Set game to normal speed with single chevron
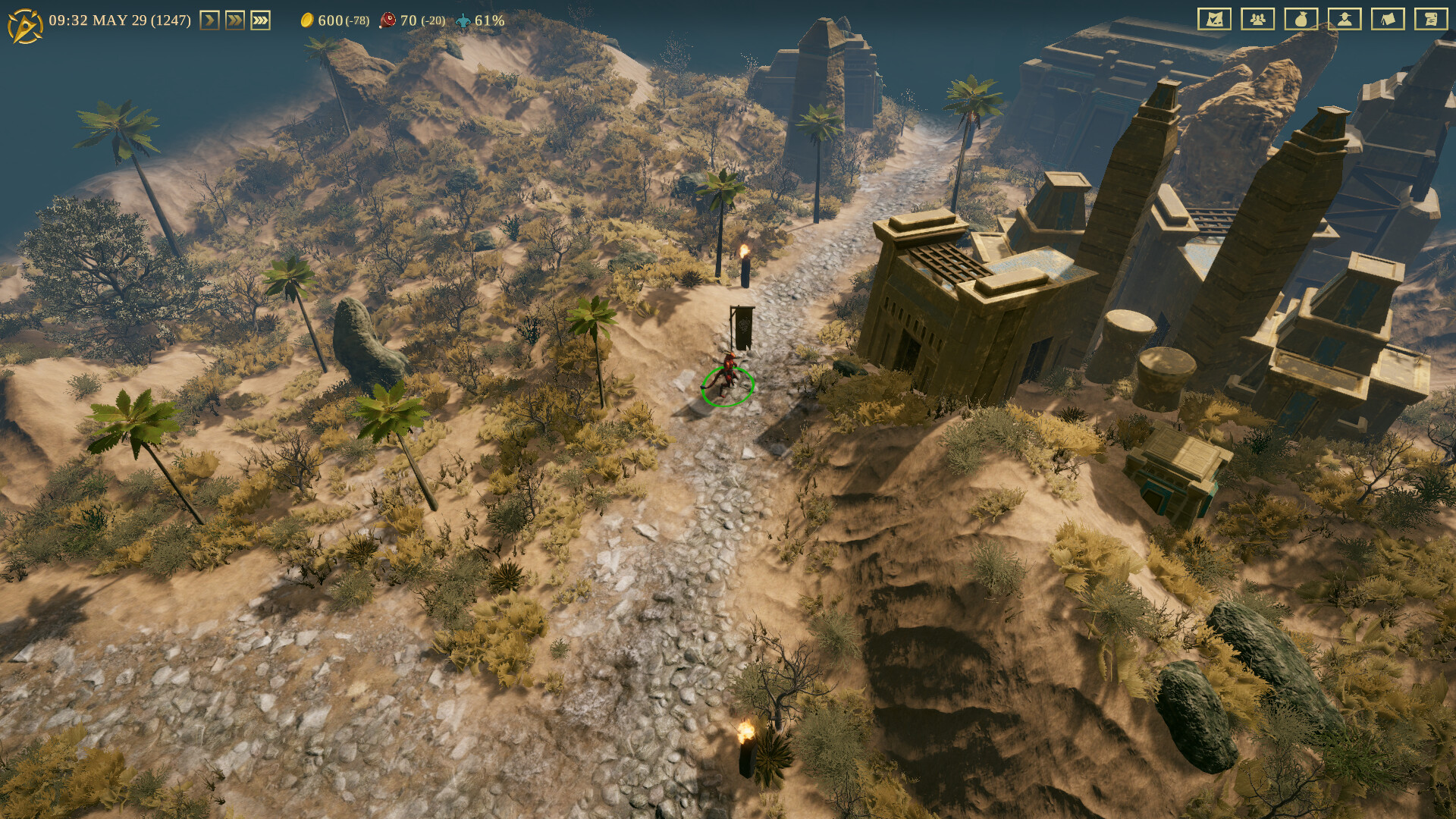This screenshot has height=819, width=1456. 211,20
